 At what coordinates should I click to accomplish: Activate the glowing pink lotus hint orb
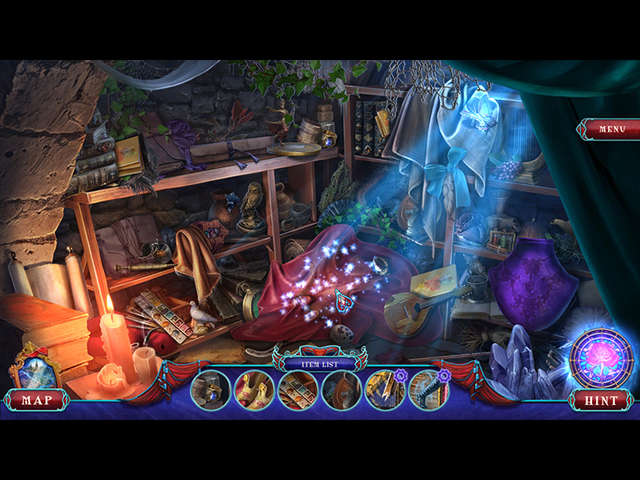point(599,357)
